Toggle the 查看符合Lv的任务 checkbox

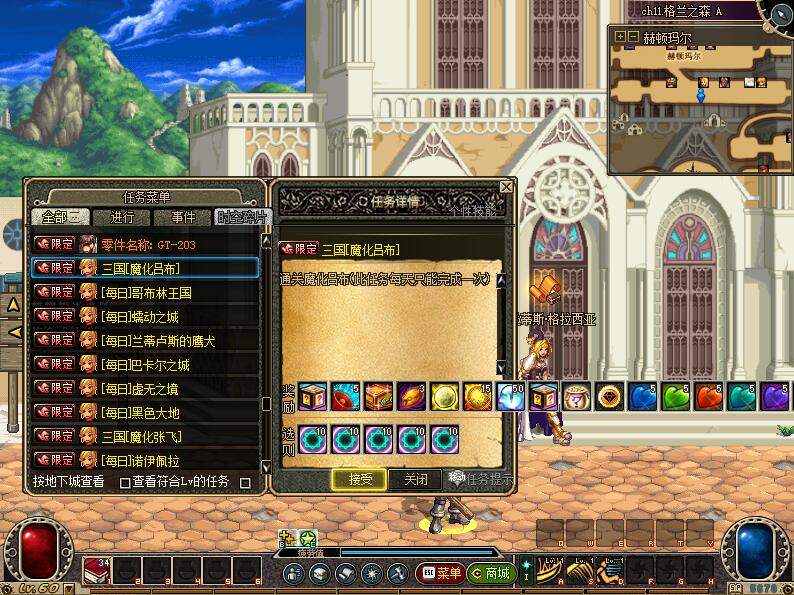126,482
